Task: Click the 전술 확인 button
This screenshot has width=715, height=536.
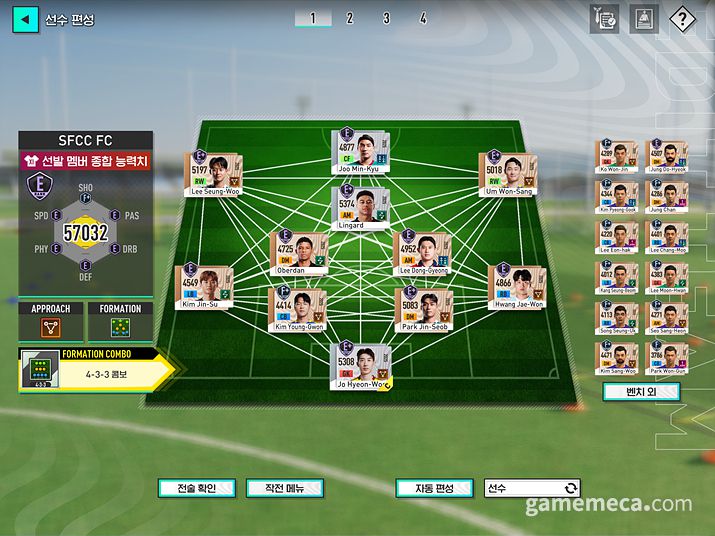Action: click(197, 488)
